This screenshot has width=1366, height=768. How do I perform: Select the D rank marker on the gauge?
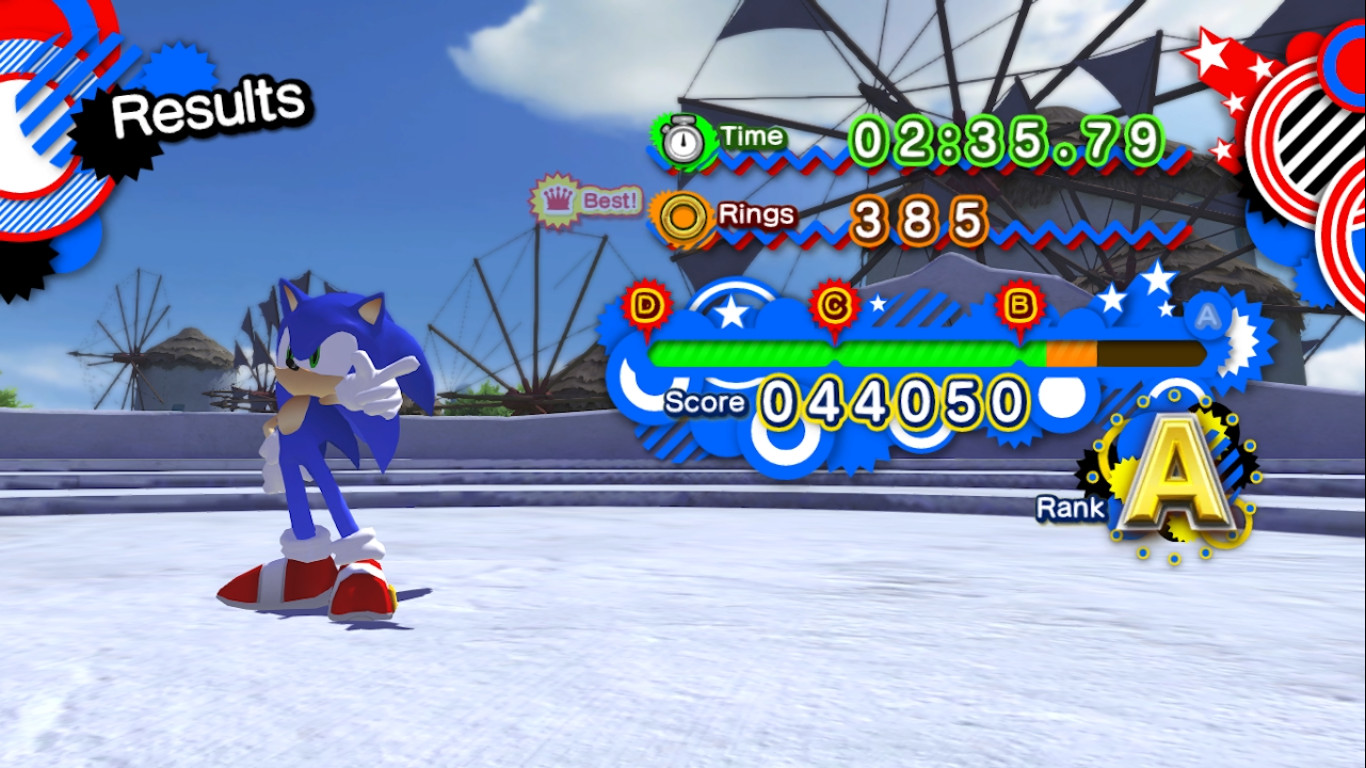pos(648,303)
